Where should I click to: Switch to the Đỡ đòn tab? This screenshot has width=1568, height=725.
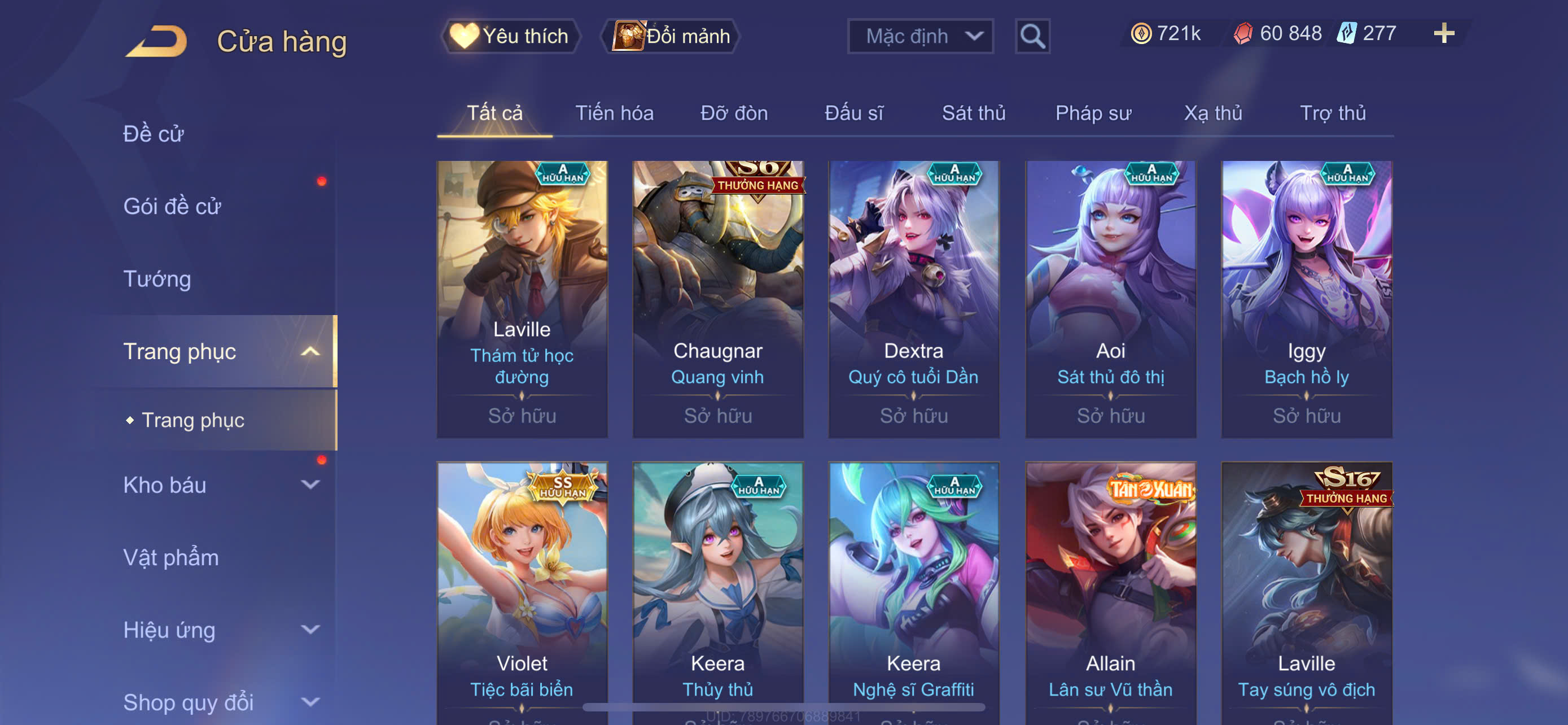[733, 113]
